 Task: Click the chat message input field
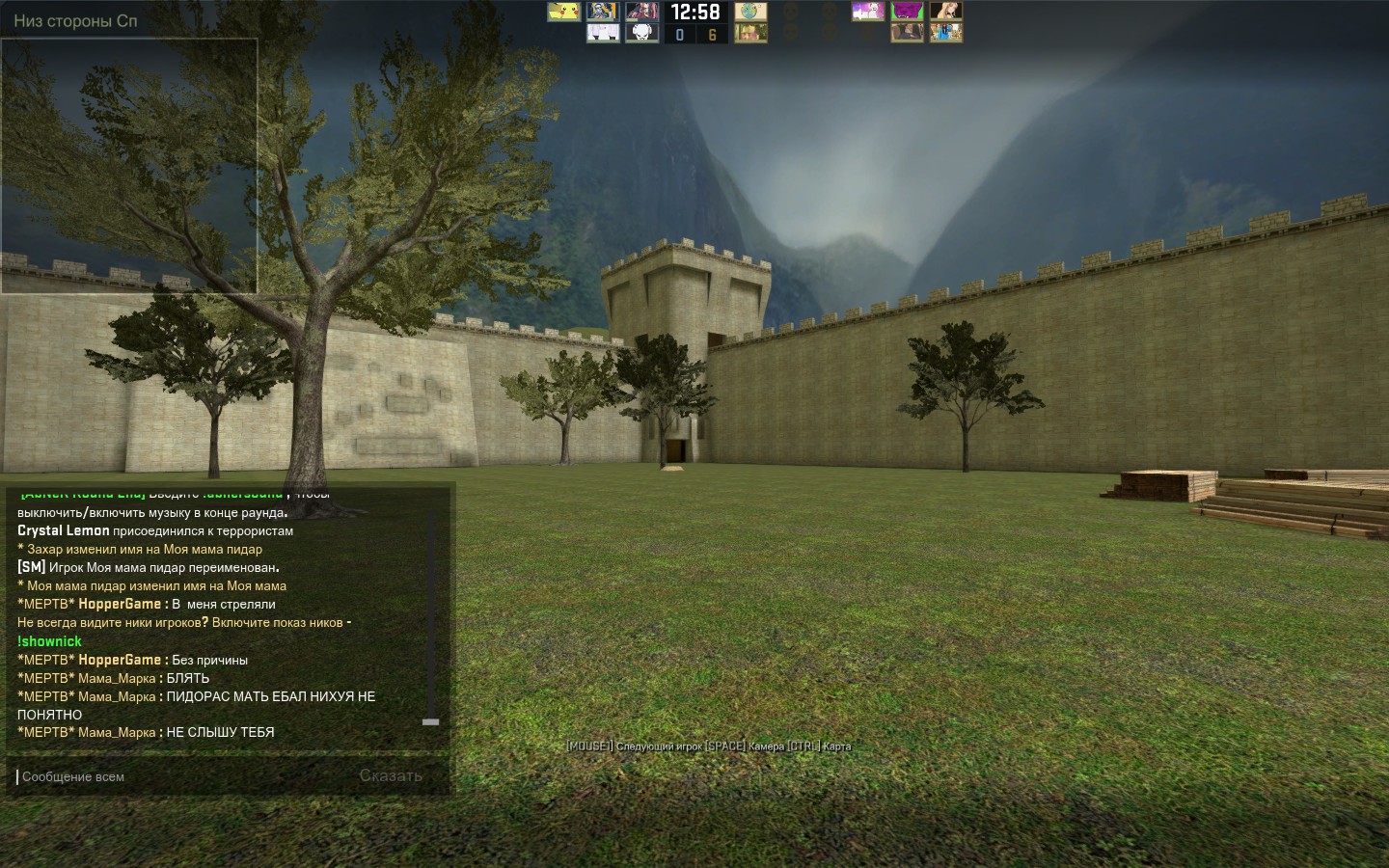click(174, 776)
